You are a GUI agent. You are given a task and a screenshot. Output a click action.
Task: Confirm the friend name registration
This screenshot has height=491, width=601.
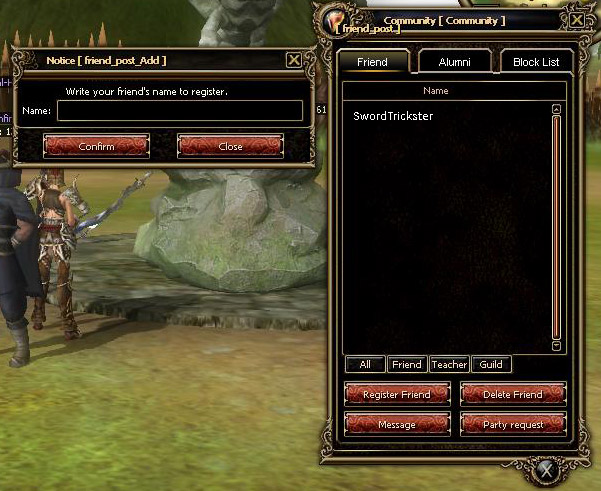(96, 146)
